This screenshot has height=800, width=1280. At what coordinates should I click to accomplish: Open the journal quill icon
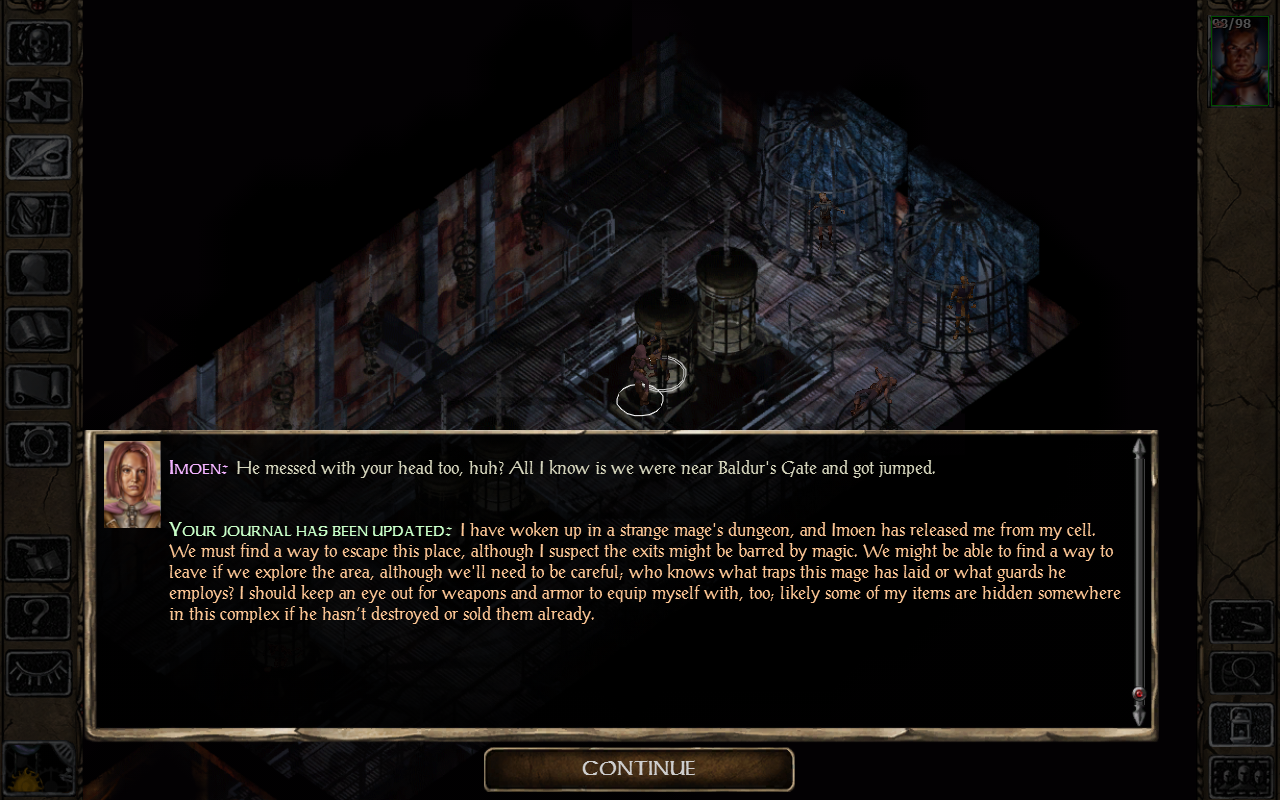(39, 156)
